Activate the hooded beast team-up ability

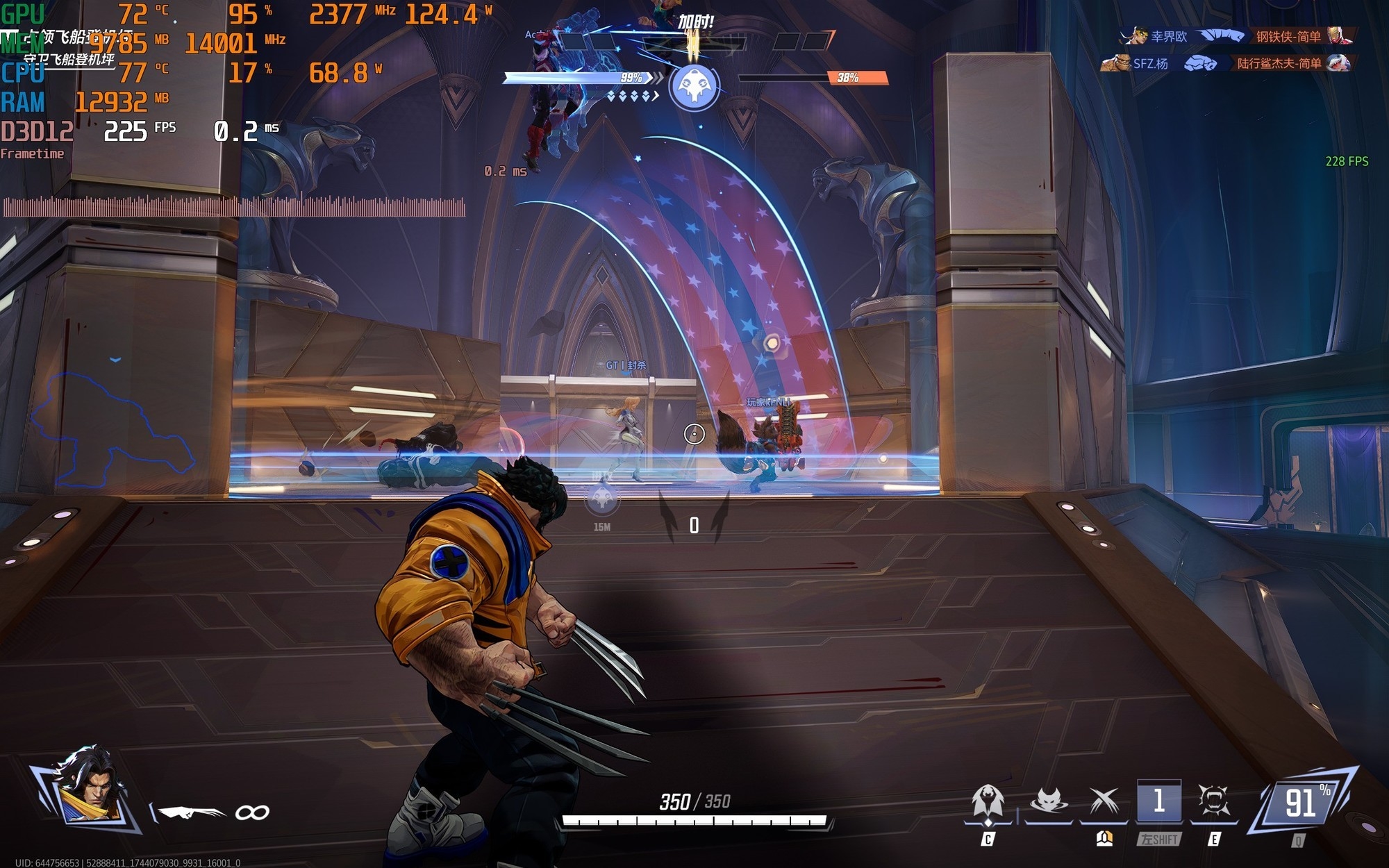[988, 803]
